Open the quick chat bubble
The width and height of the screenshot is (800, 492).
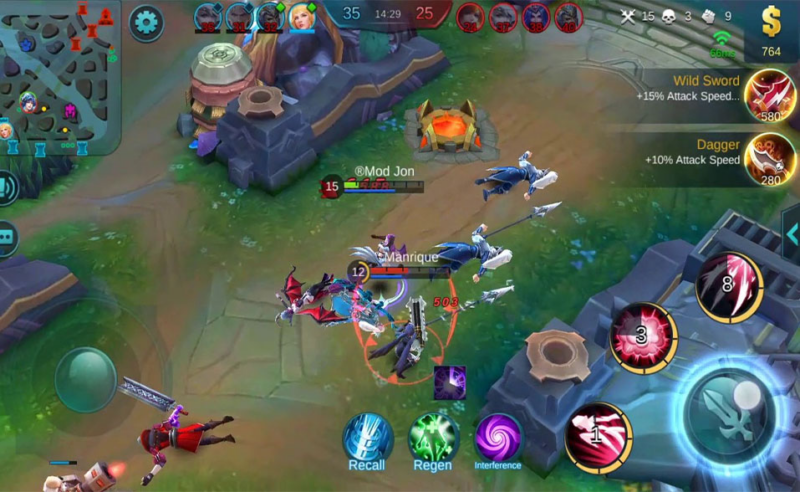(6, 238)
